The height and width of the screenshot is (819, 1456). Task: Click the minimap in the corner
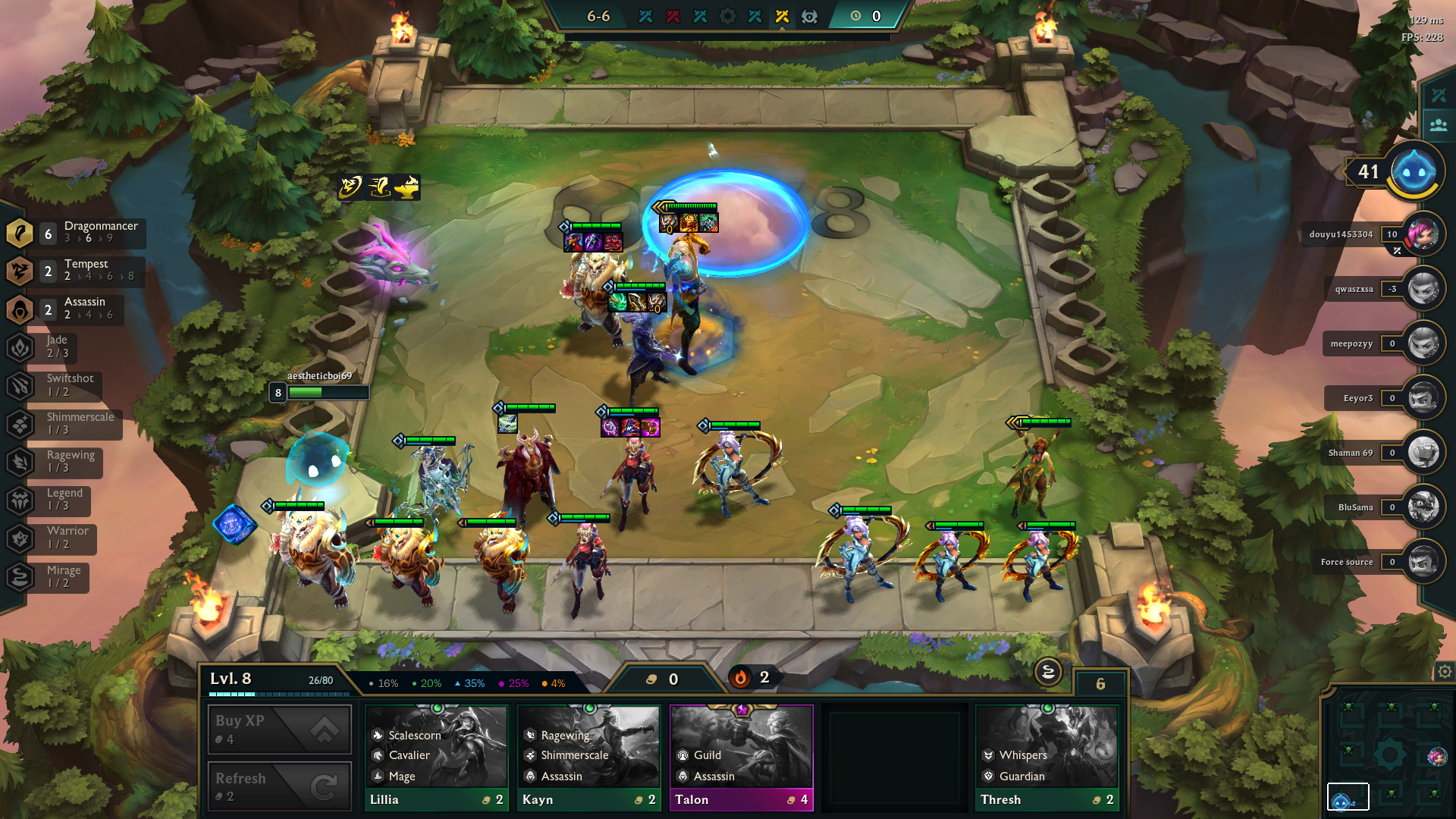(1389, 753)
